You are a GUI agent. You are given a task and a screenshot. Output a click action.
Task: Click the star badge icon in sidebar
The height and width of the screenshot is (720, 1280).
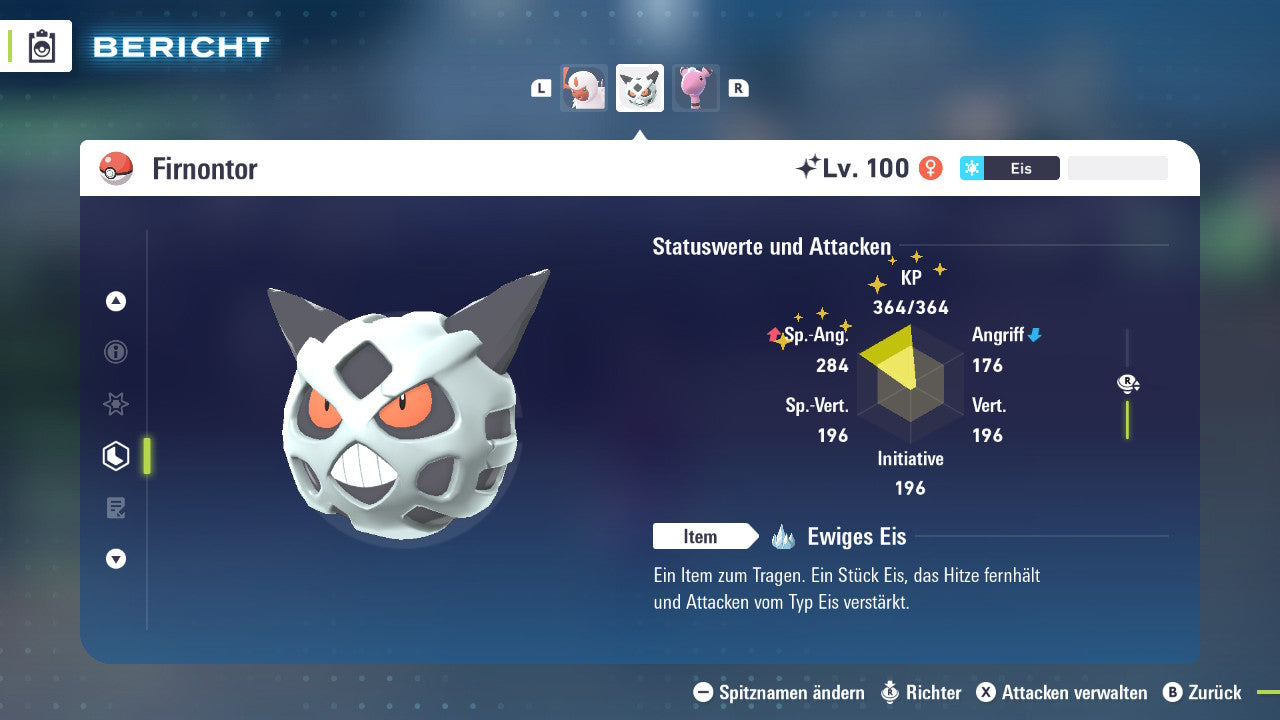115,404
